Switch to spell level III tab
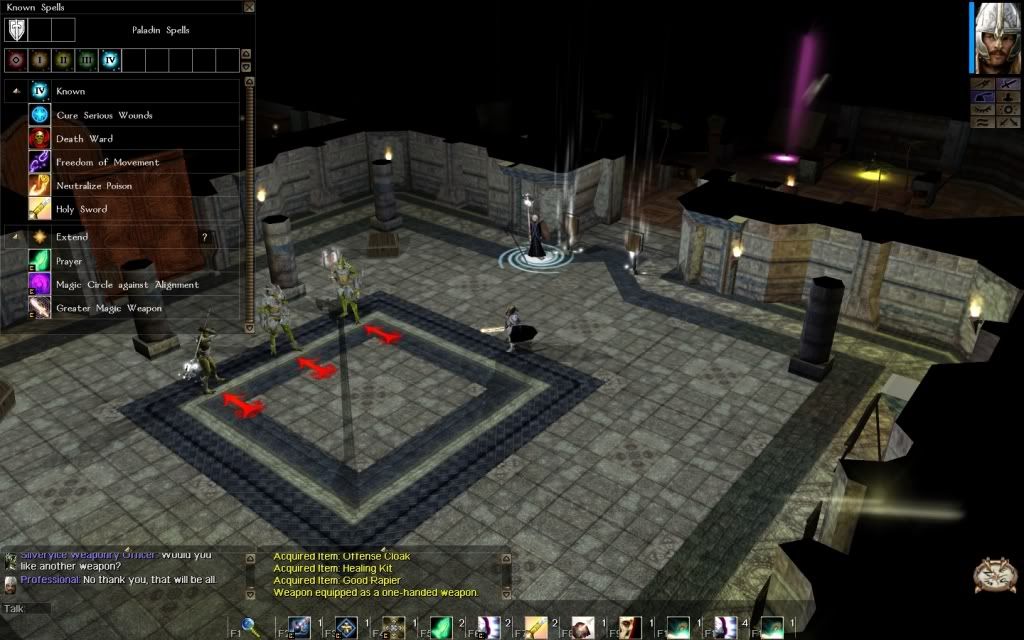This screenshot has height=640, width=1024. coord(87,60)
